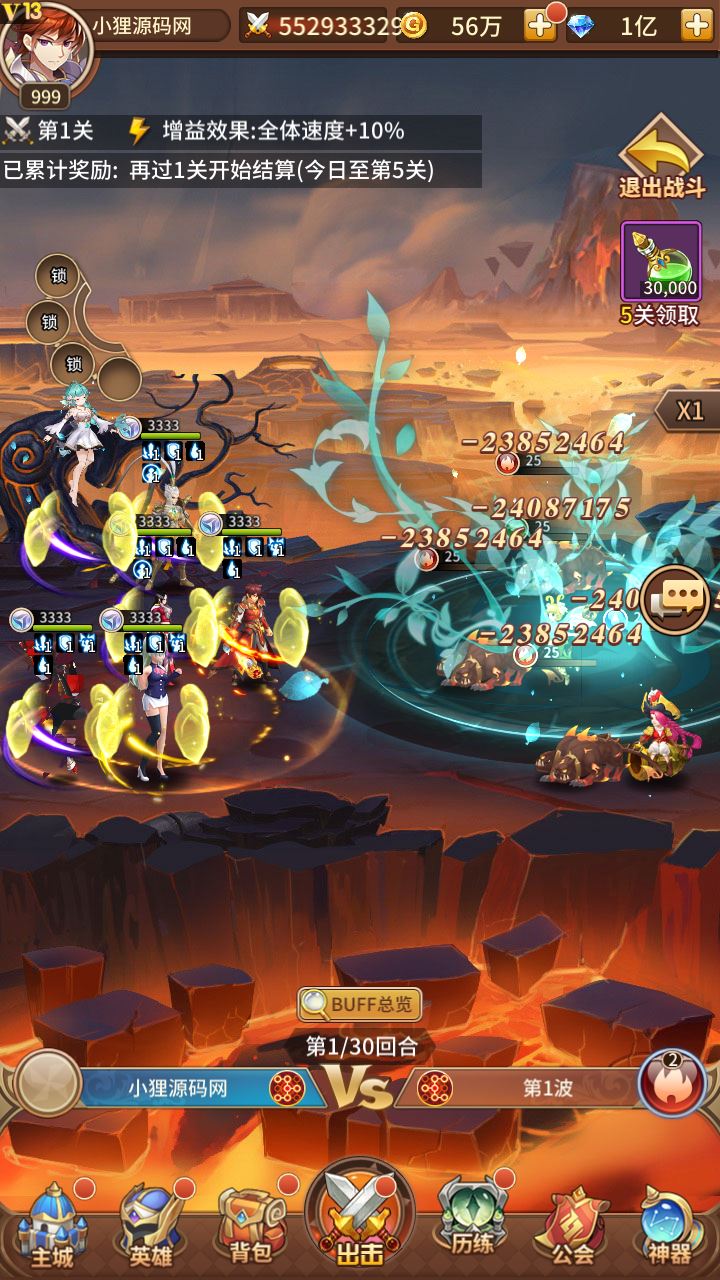This screenshot has width=720, height=1280.
Task: Claim the green potion stage reward
Action: click(661, 262)
